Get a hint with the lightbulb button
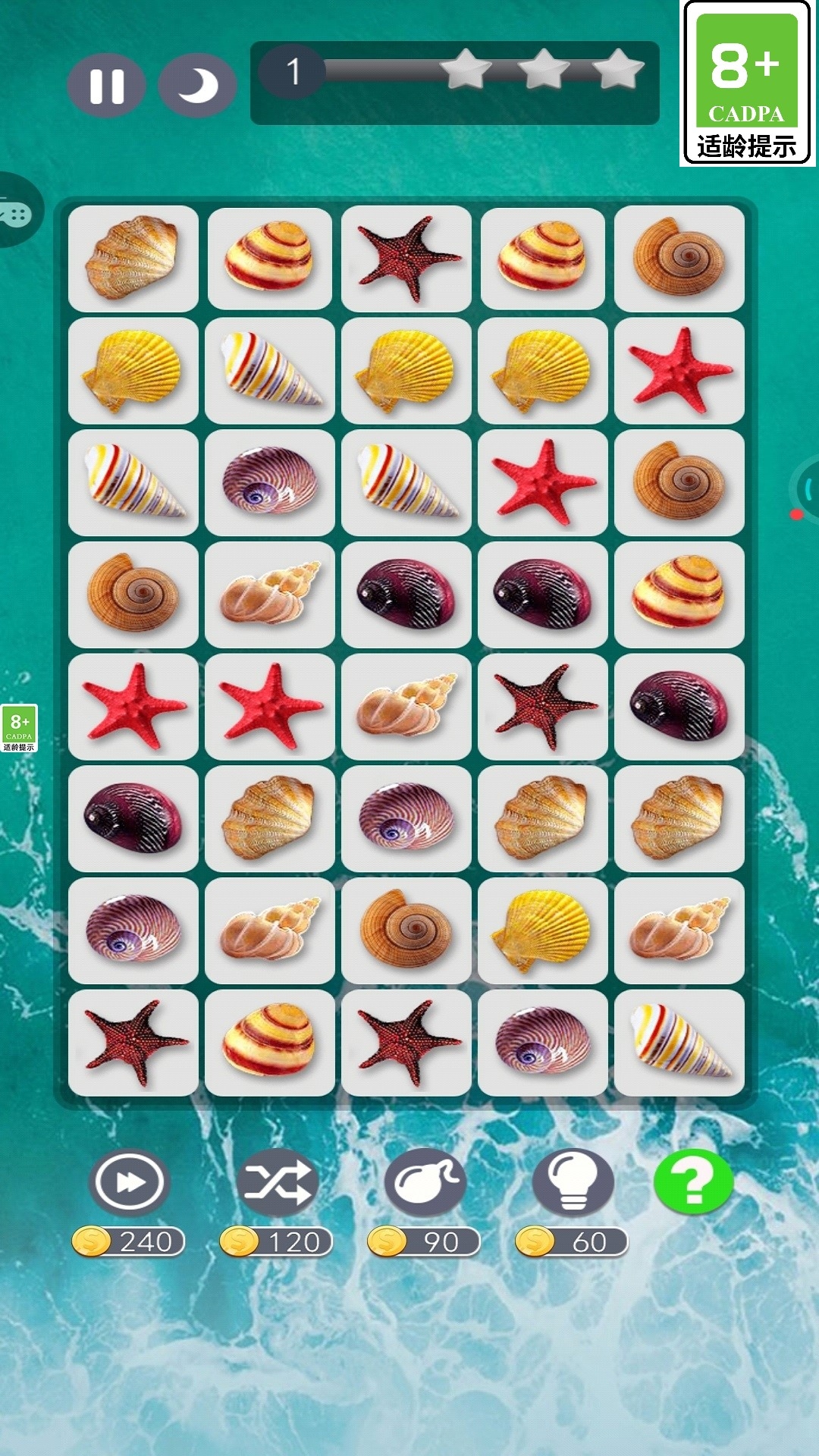The width and height of the screenshot is (819, 1456). pos(573,1181)
